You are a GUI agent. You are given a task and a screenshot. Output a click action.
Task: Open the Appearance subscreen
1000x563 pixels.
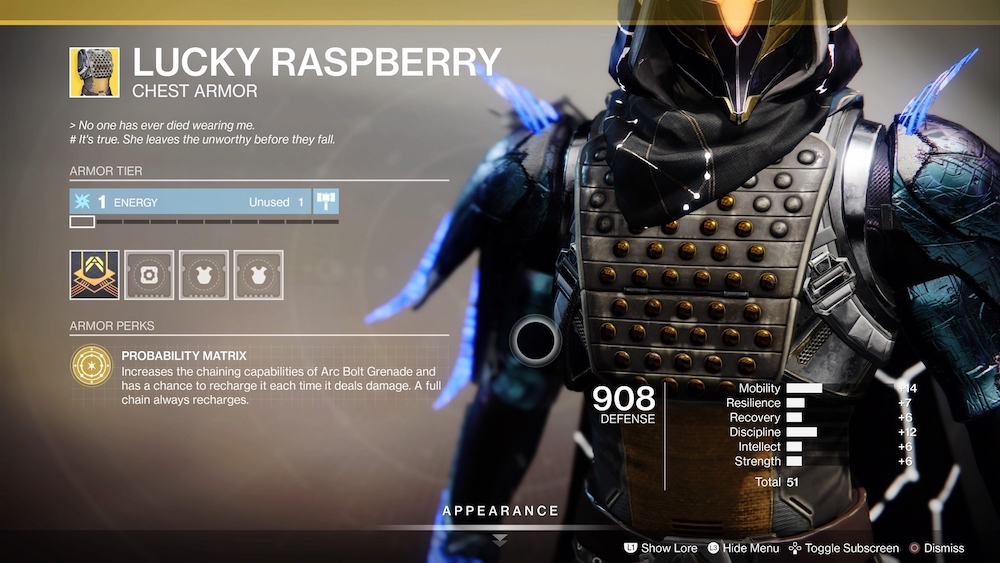[501, 512]
